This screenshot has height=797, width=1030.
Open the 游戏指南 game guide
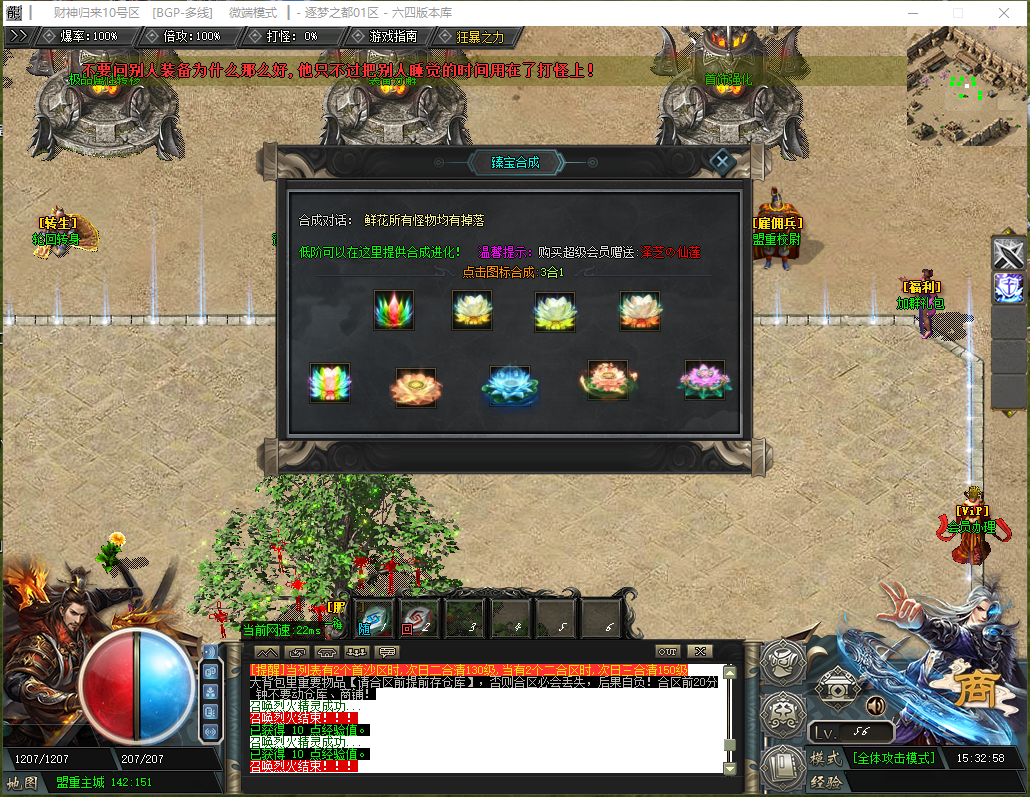pyautogui.click(x=386, y=36)
